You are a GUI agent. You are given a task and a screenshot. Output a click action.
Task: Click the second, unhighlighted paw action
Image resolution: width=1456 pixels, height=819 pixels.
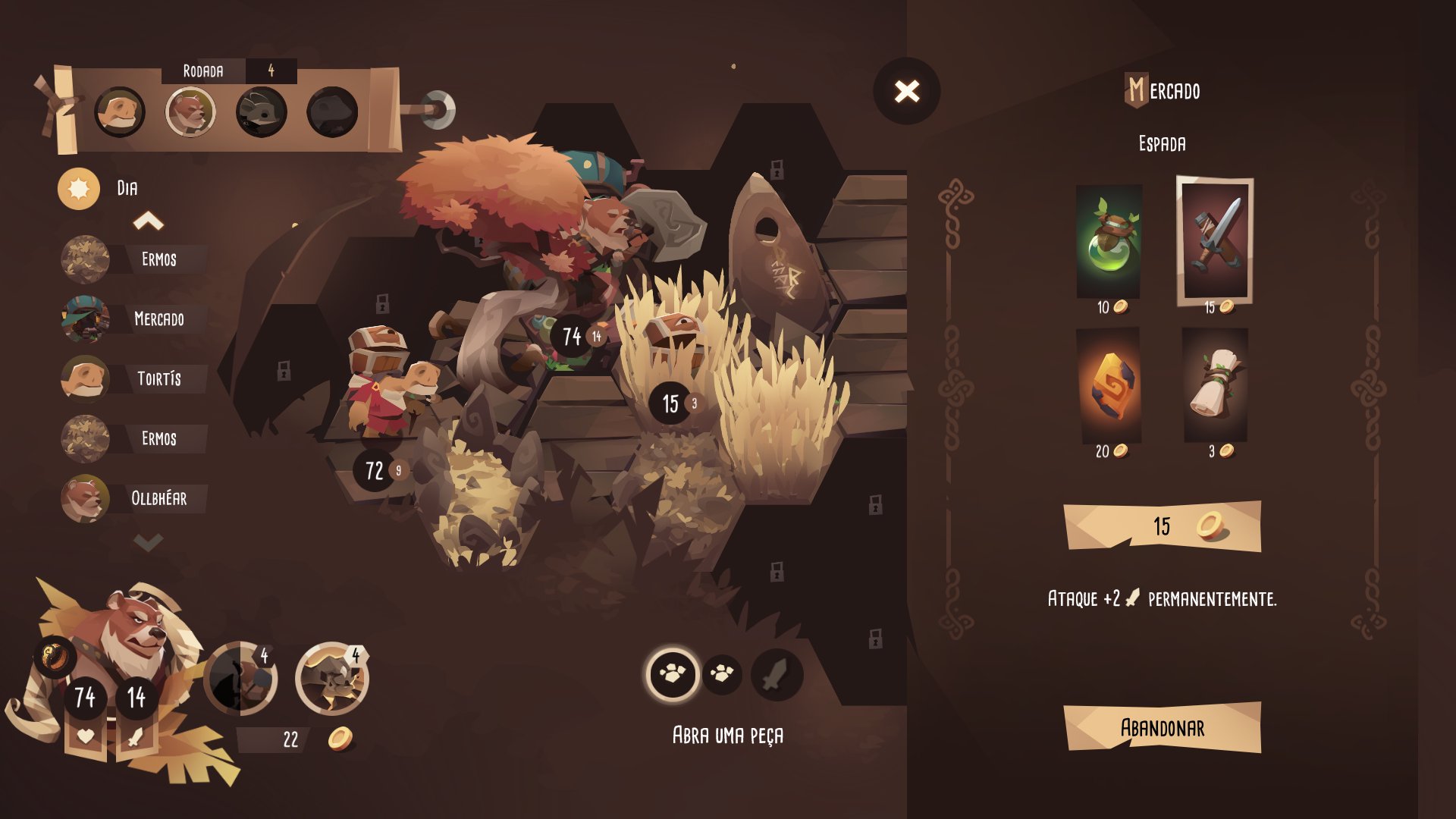722,673
